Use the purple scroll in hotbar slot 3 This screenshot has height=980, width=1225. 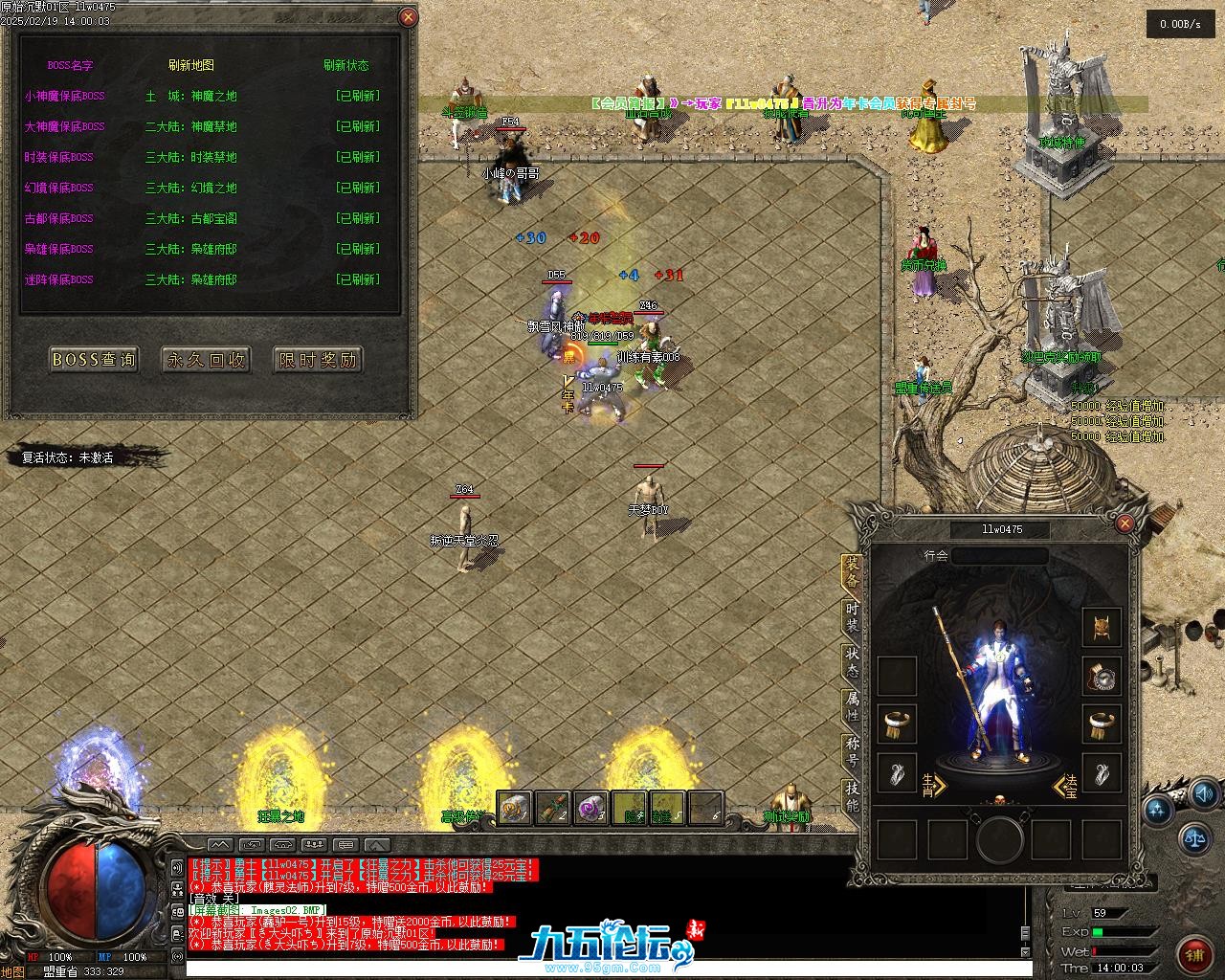(x=591, y=808)
